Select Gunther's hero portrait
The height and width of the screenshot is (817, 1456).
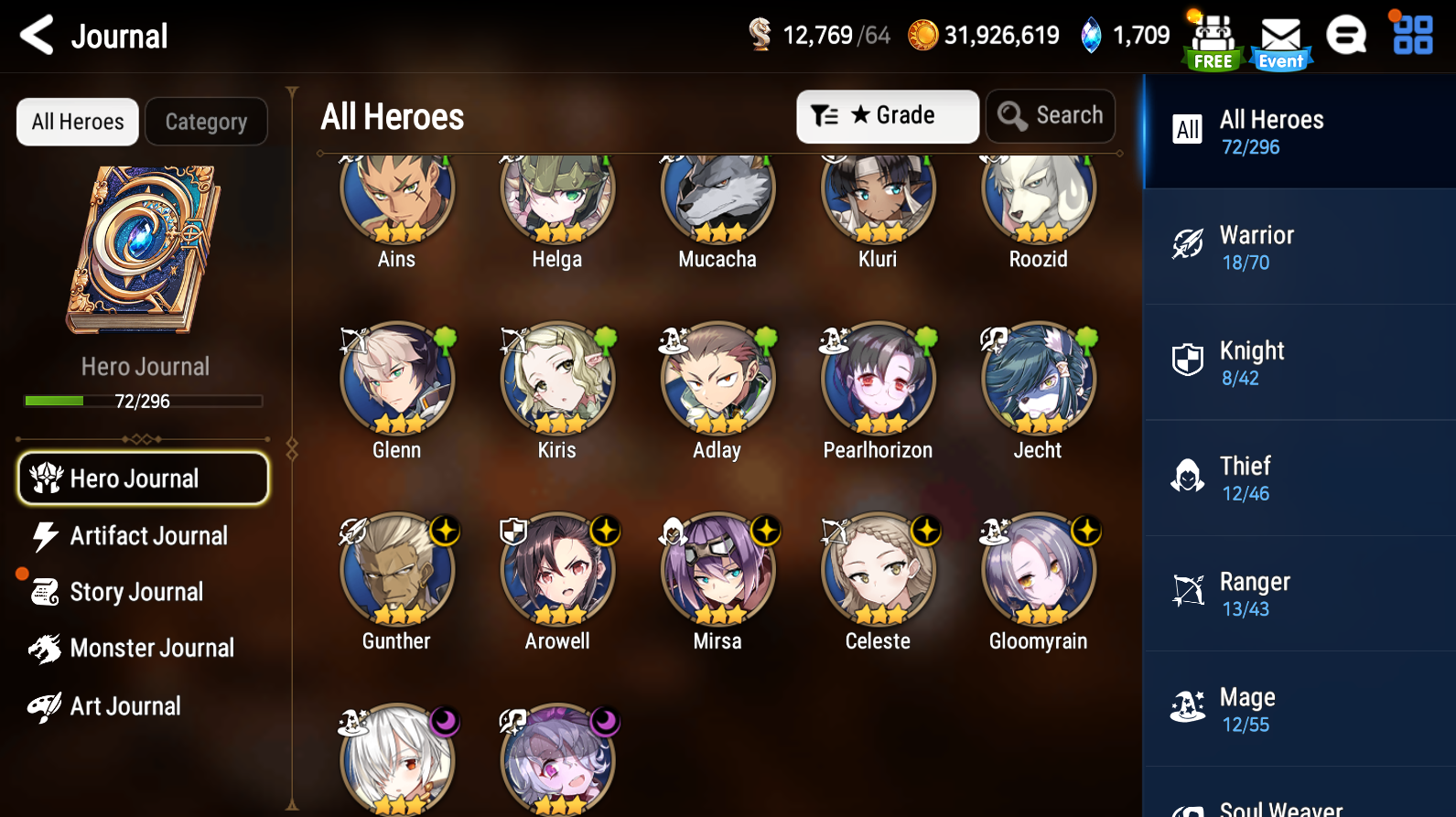point(396,568)
